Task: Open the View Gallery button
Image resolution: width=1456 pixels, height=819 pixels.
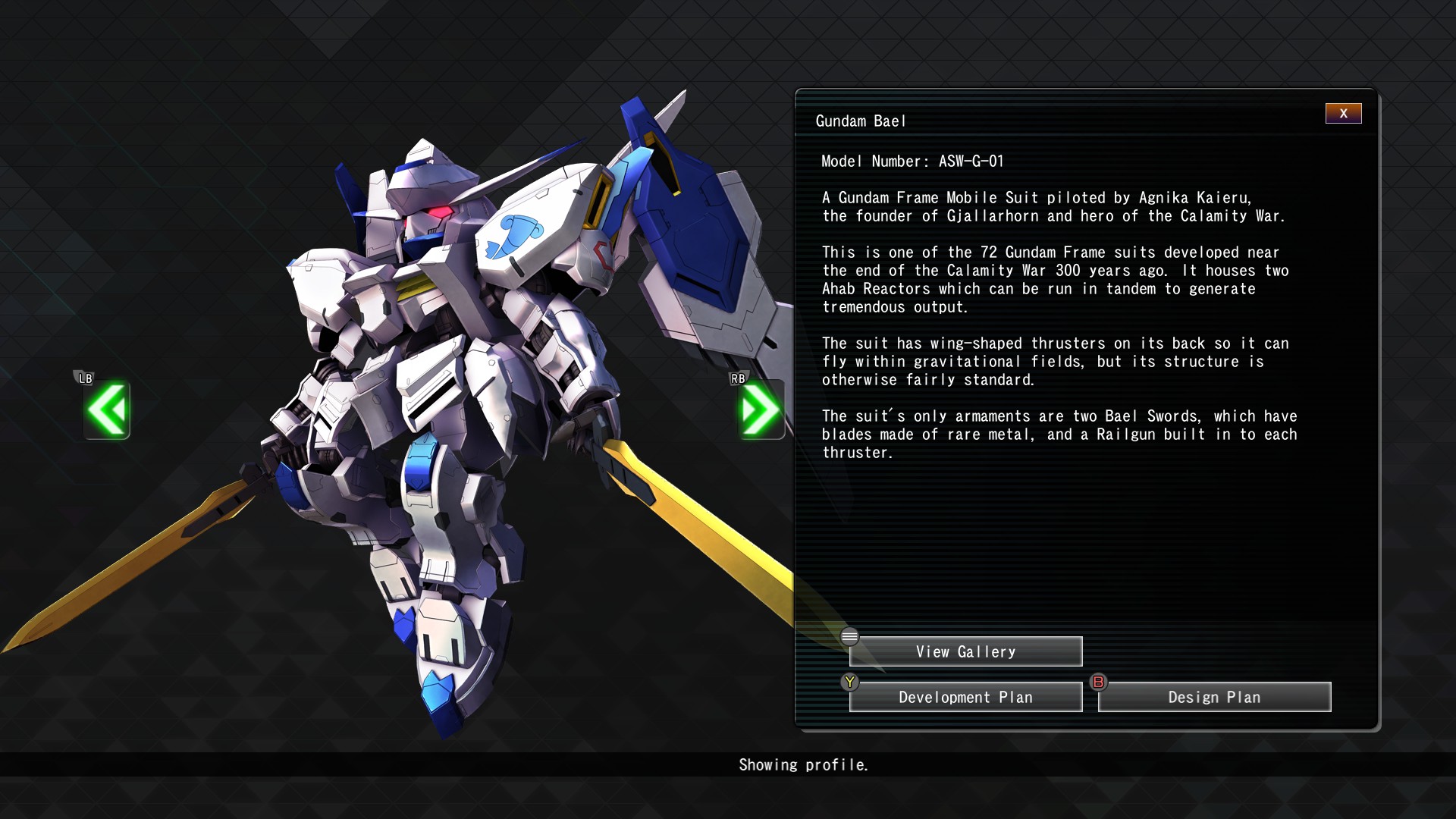Action: tap(965, 652)
